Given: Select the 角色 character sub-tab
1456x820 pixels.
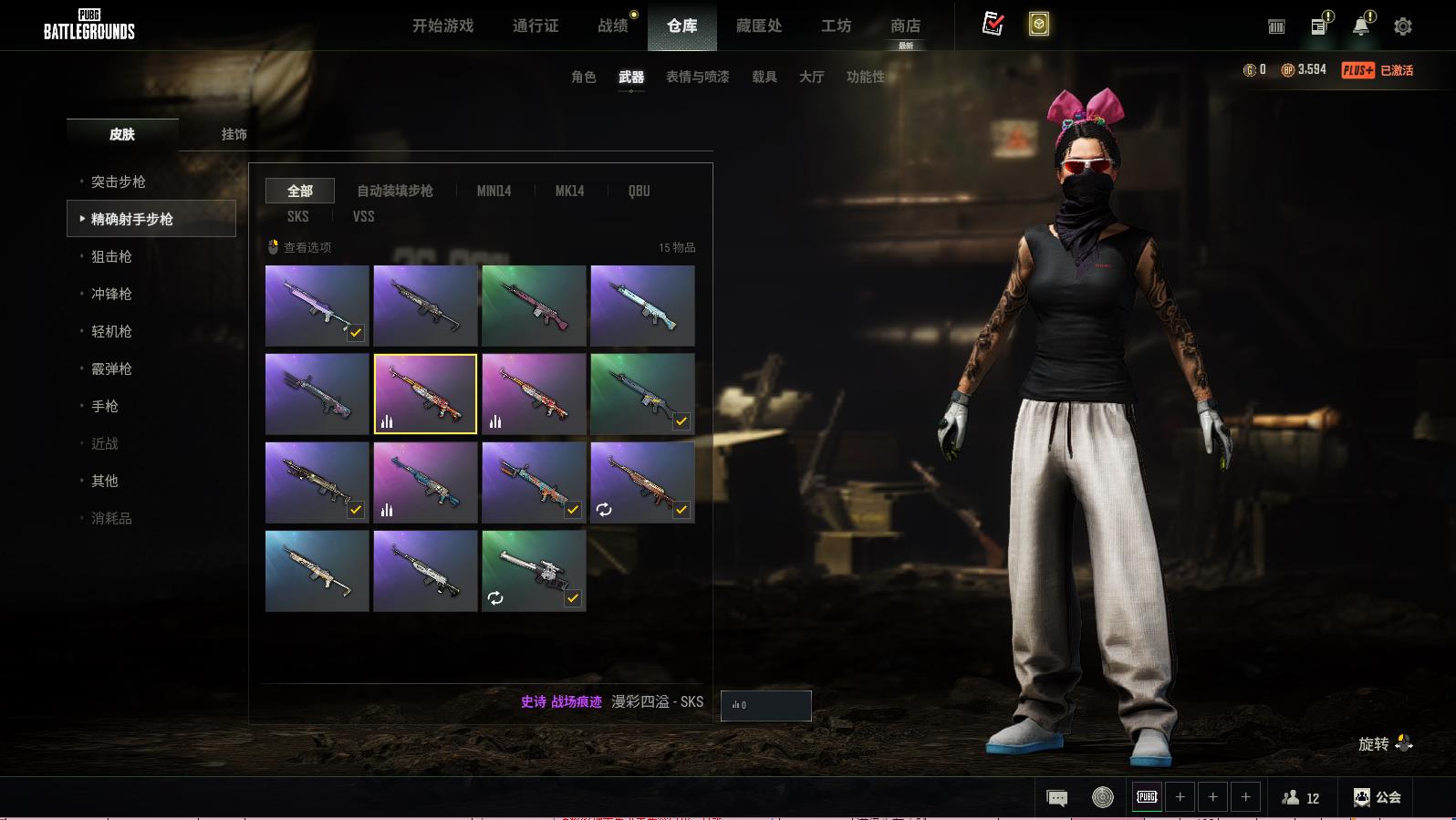Looking at the screenshot, I should [583, 77].
